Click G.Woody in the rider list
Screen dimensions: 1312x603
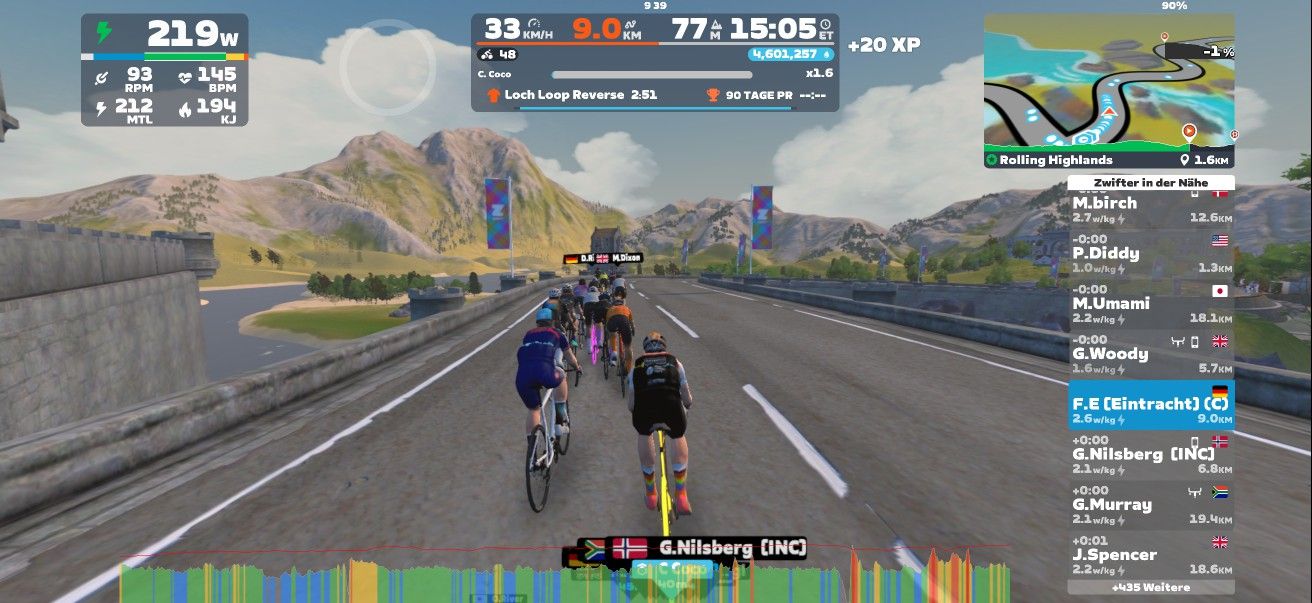tap(1150, 355)
